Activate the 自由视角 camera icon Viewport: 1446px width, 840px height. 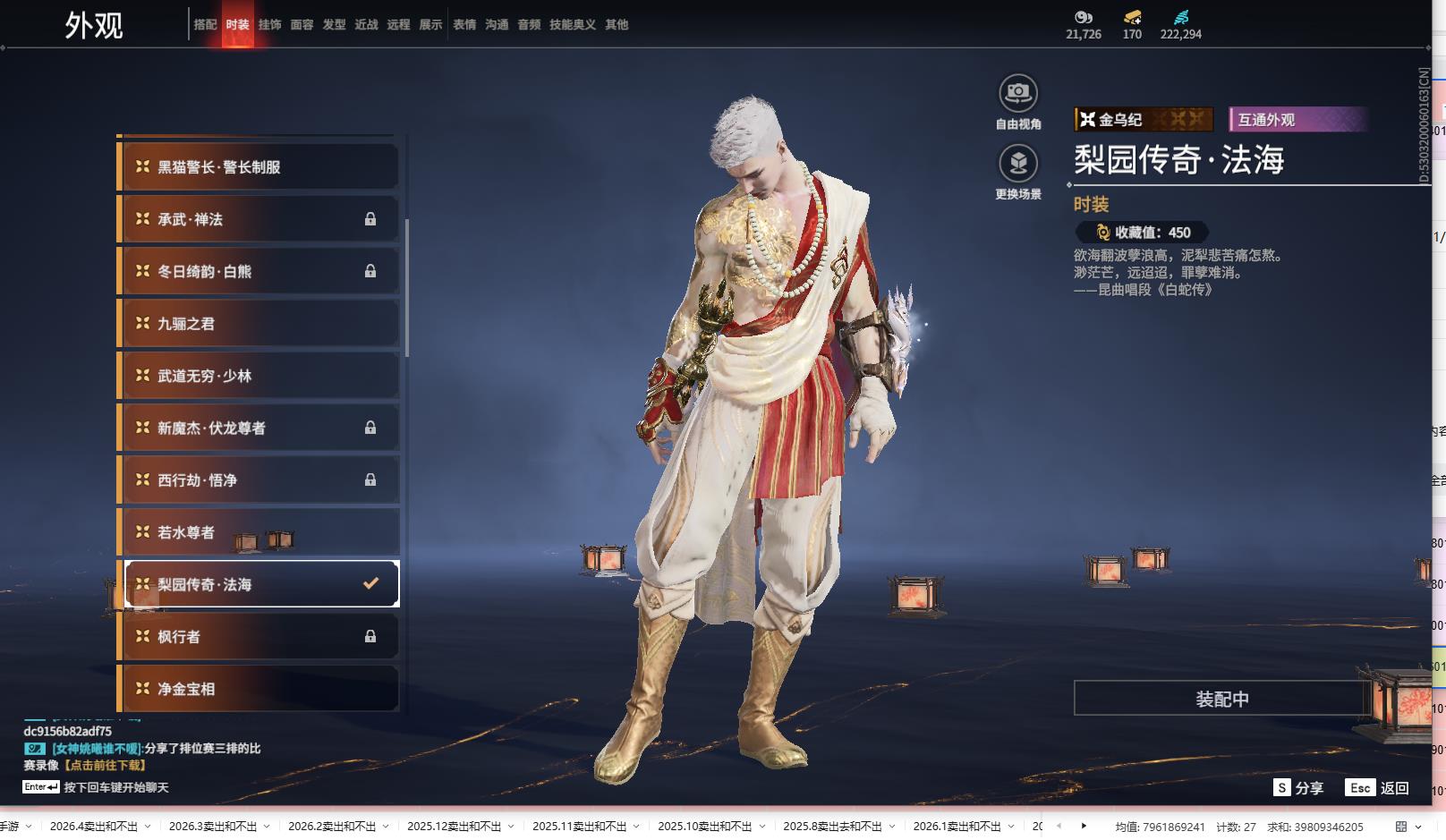click(x=1017, y=93)
